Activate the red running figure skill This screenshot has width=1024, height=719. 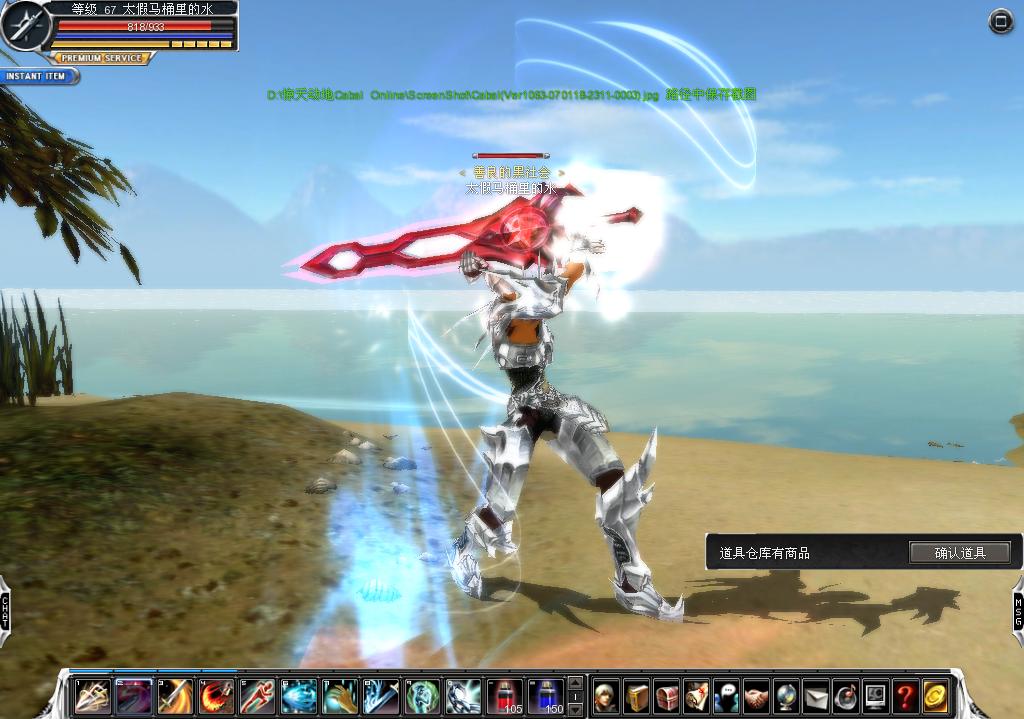click(258, 695)
